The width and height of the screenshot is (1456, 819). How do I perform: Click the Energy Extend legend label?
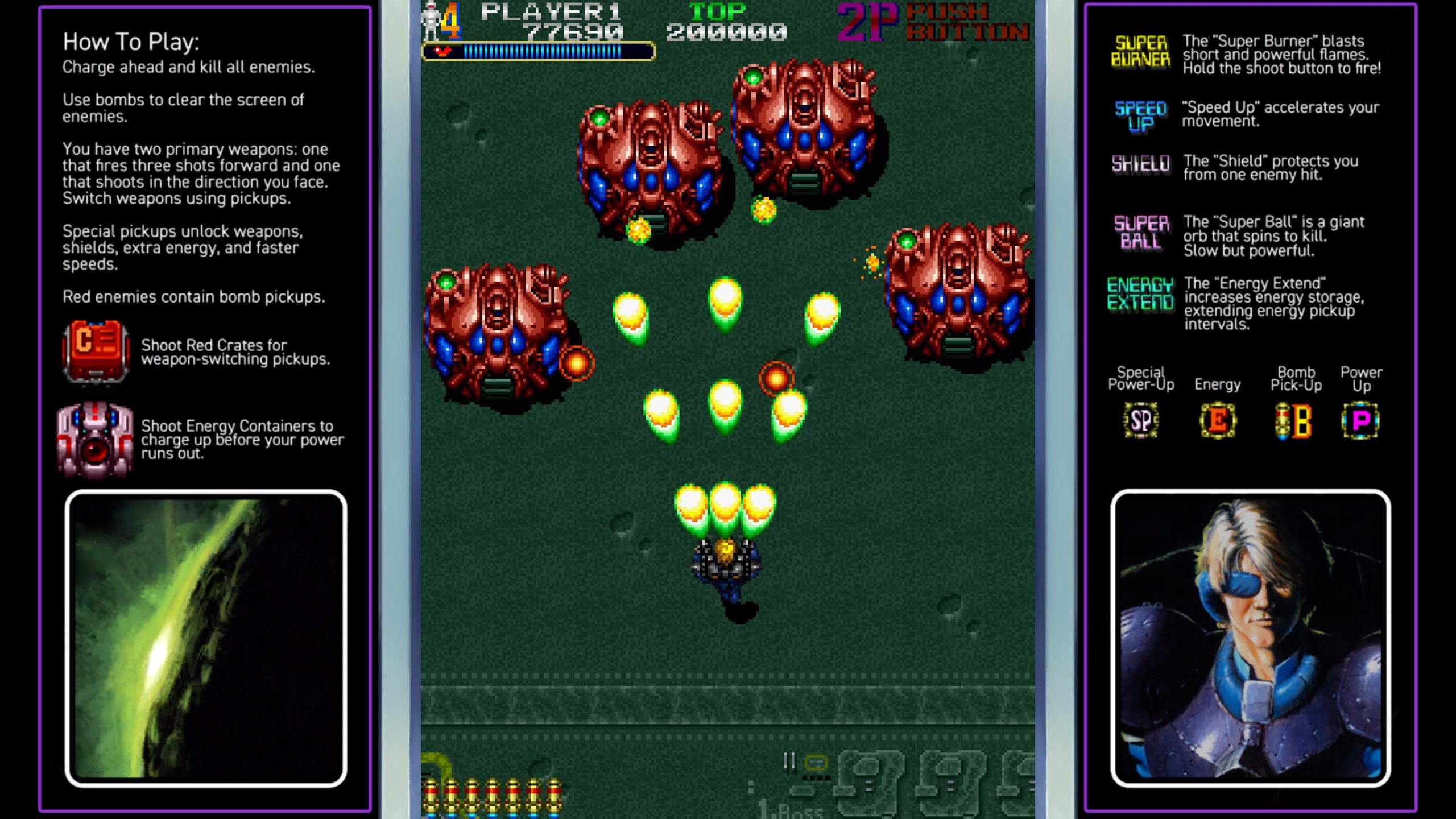[1140, 293]
